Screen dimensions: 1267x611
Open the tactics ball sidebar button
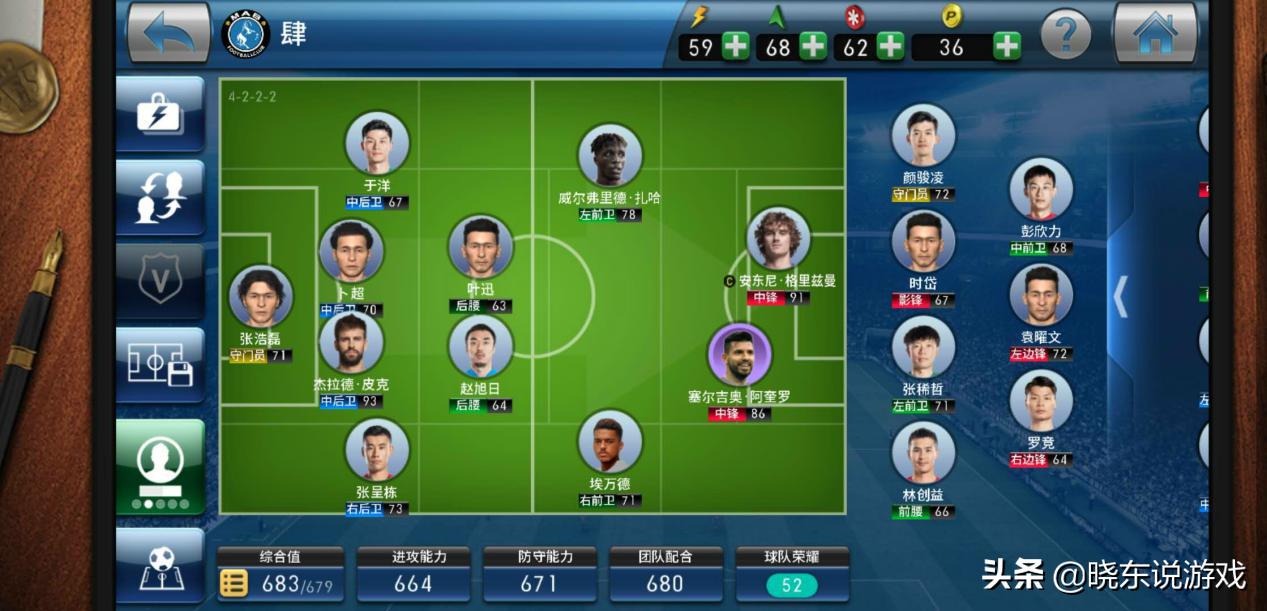click(x=160, y=566)
